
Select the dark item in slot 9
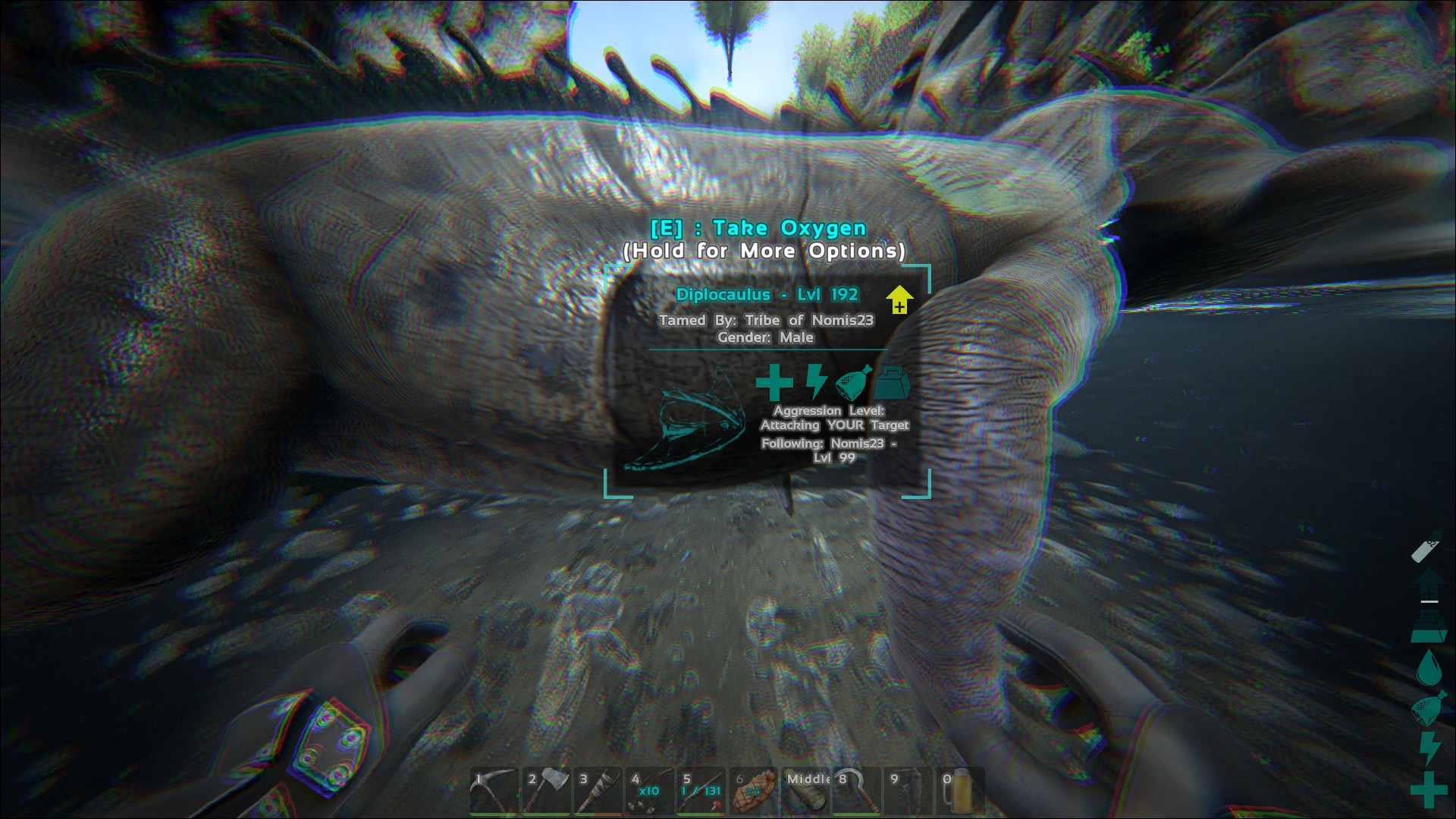pyautogui.click(x=908, y=791)
